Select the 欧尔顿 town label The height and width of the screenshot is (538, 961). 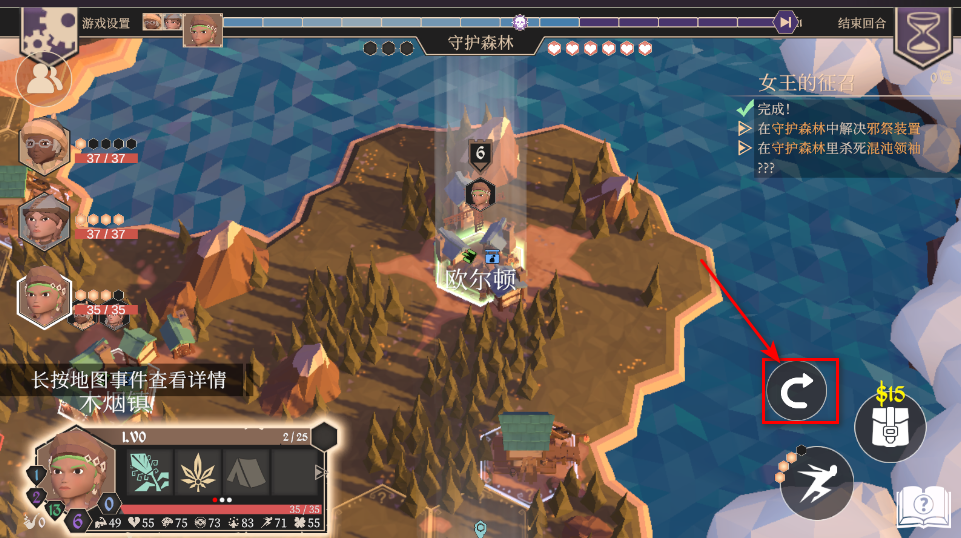click(x=481, y=279)
